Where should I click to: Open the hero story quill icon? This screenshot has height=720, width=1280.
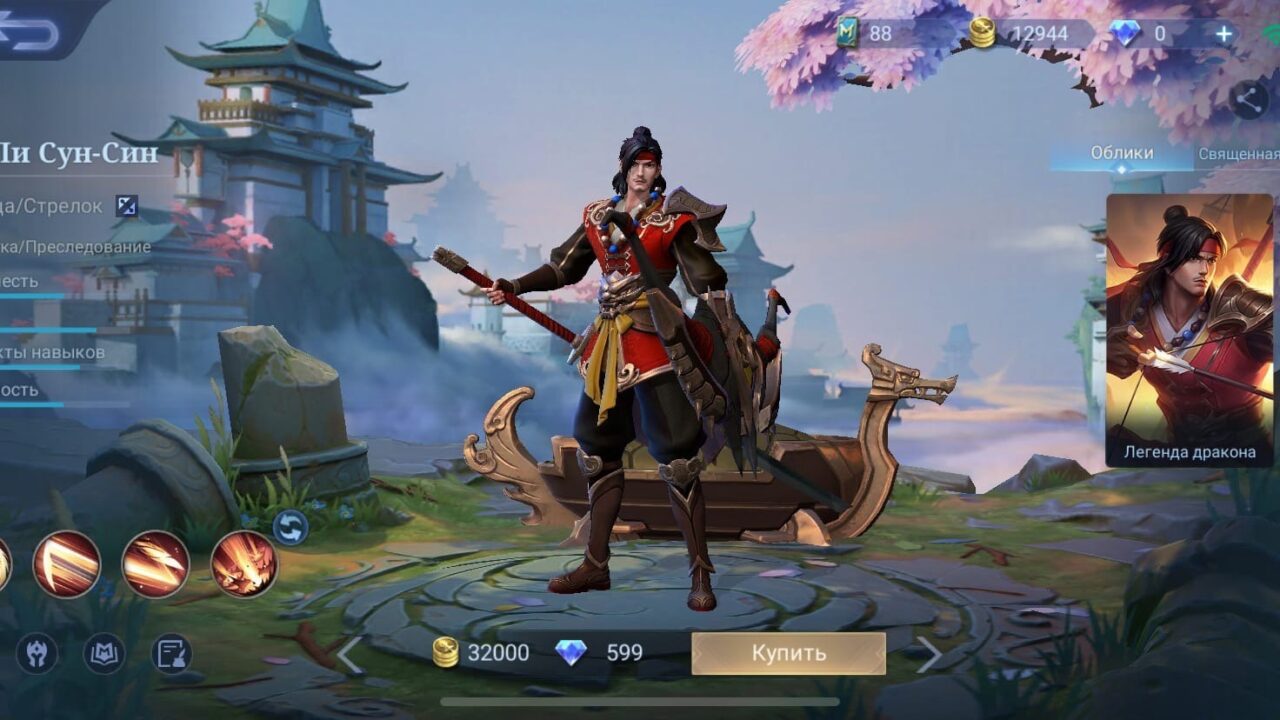coord(171,653)
